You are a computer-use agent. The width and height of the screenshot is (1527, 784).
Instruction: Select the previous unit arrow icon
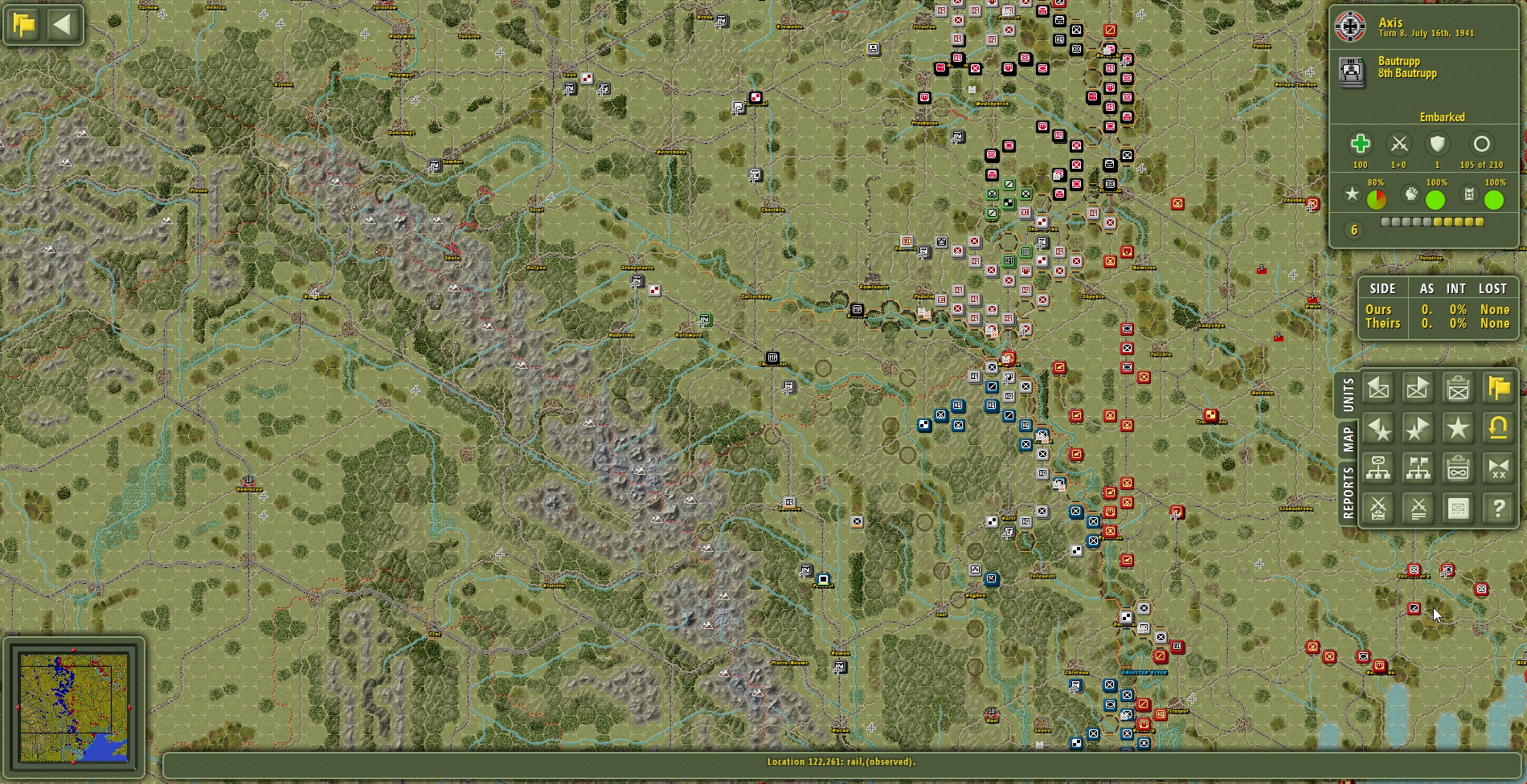tap(1378, 388)
